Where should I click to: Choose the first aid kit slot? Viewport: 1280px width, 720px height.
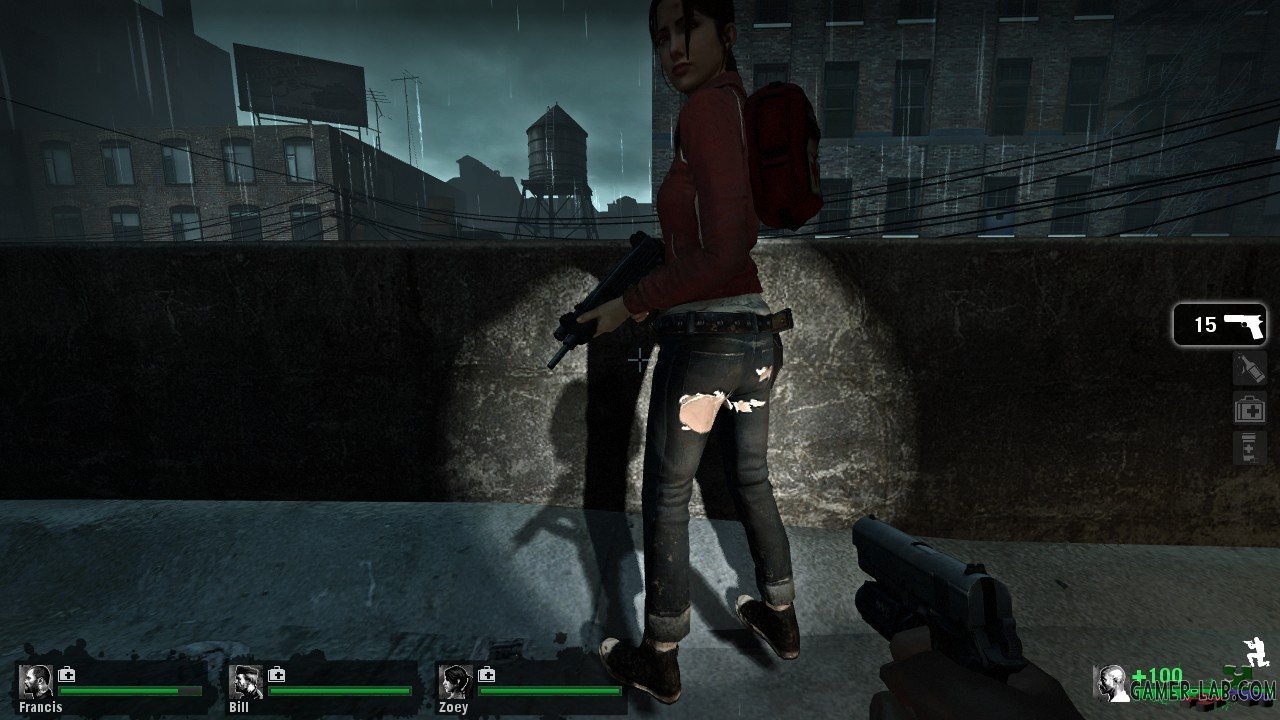(x=1250, y=409)
